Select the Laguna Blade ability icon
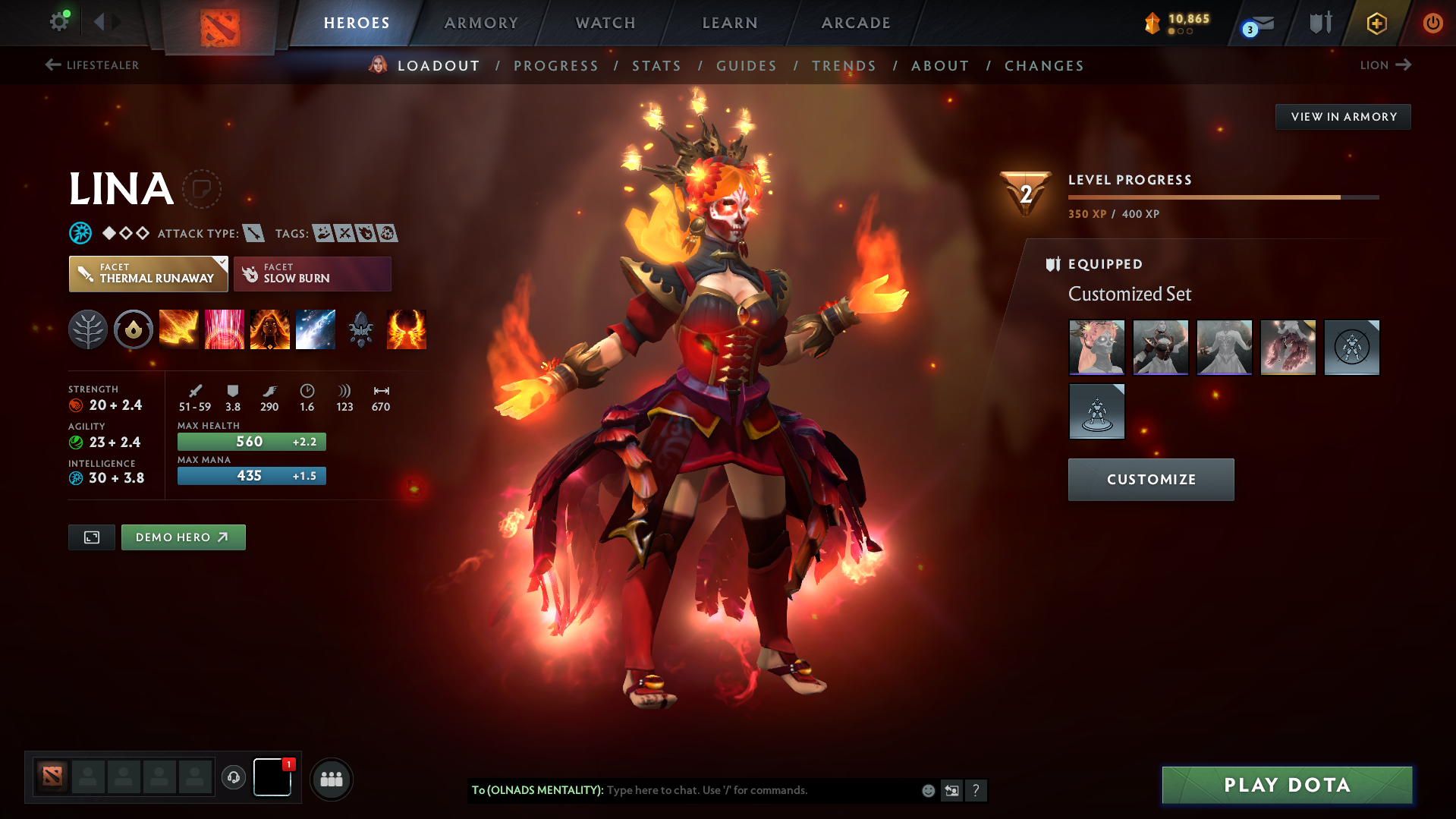1456x819 pixels. [316, 329]
